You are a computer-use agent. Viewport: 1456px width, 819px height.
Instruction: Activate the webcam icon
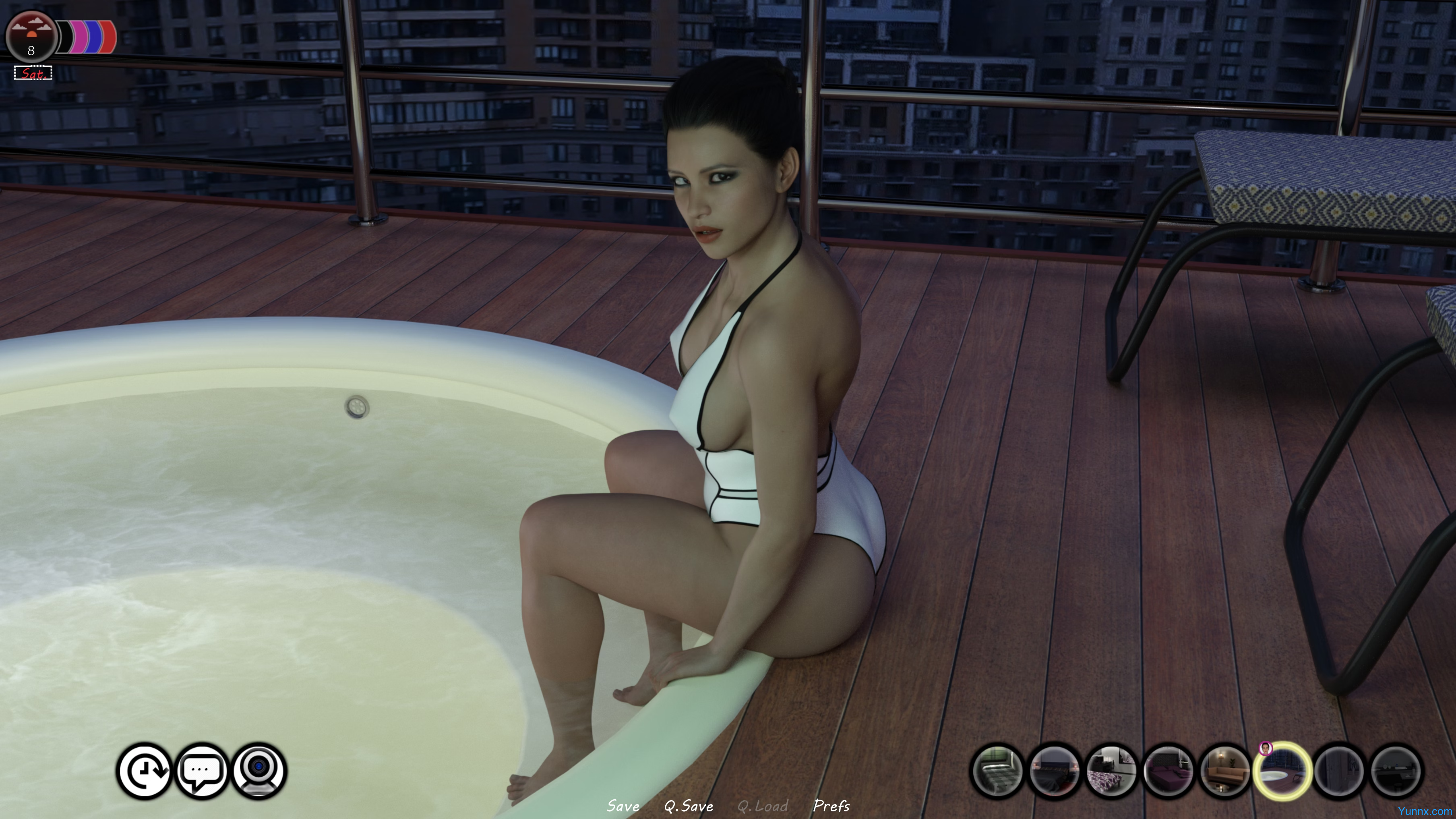tap(259, 770)
